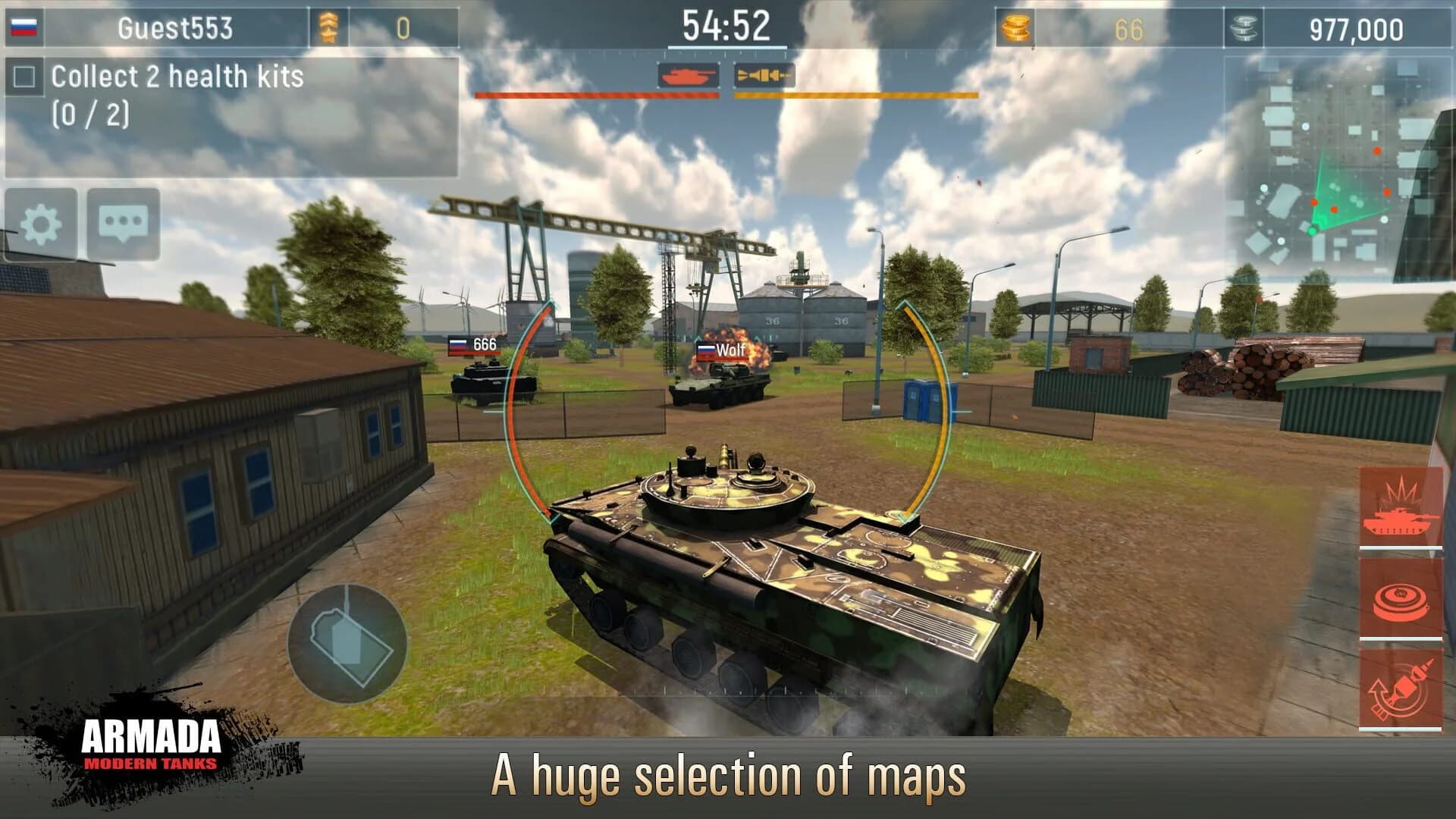This screenshot has height=819, width=1456.
Task: Select the red enemy tank health icon
Action: tap(690, 76)
